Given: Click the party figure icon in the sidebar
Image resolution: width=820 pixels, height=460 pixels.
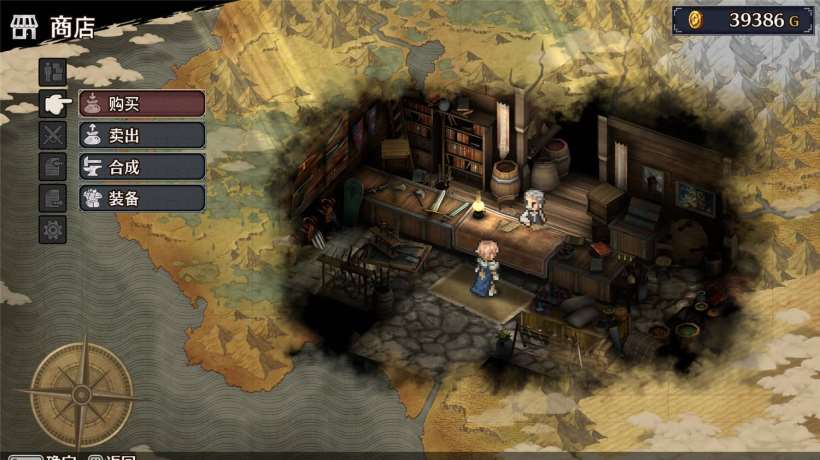Looking at the screenshot, I should tap(53, 71).
